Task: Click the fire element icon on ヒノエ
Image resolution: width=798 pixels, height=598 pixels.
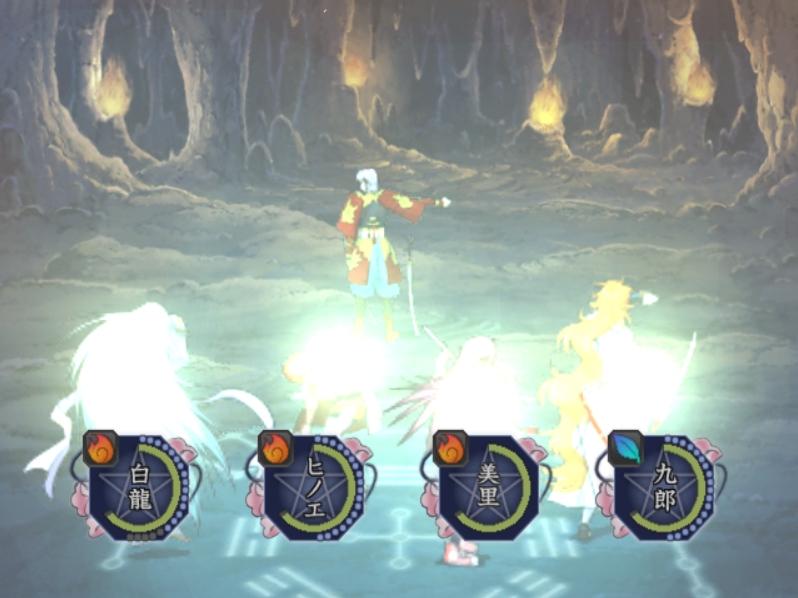Action: click(x=275, y=447)
